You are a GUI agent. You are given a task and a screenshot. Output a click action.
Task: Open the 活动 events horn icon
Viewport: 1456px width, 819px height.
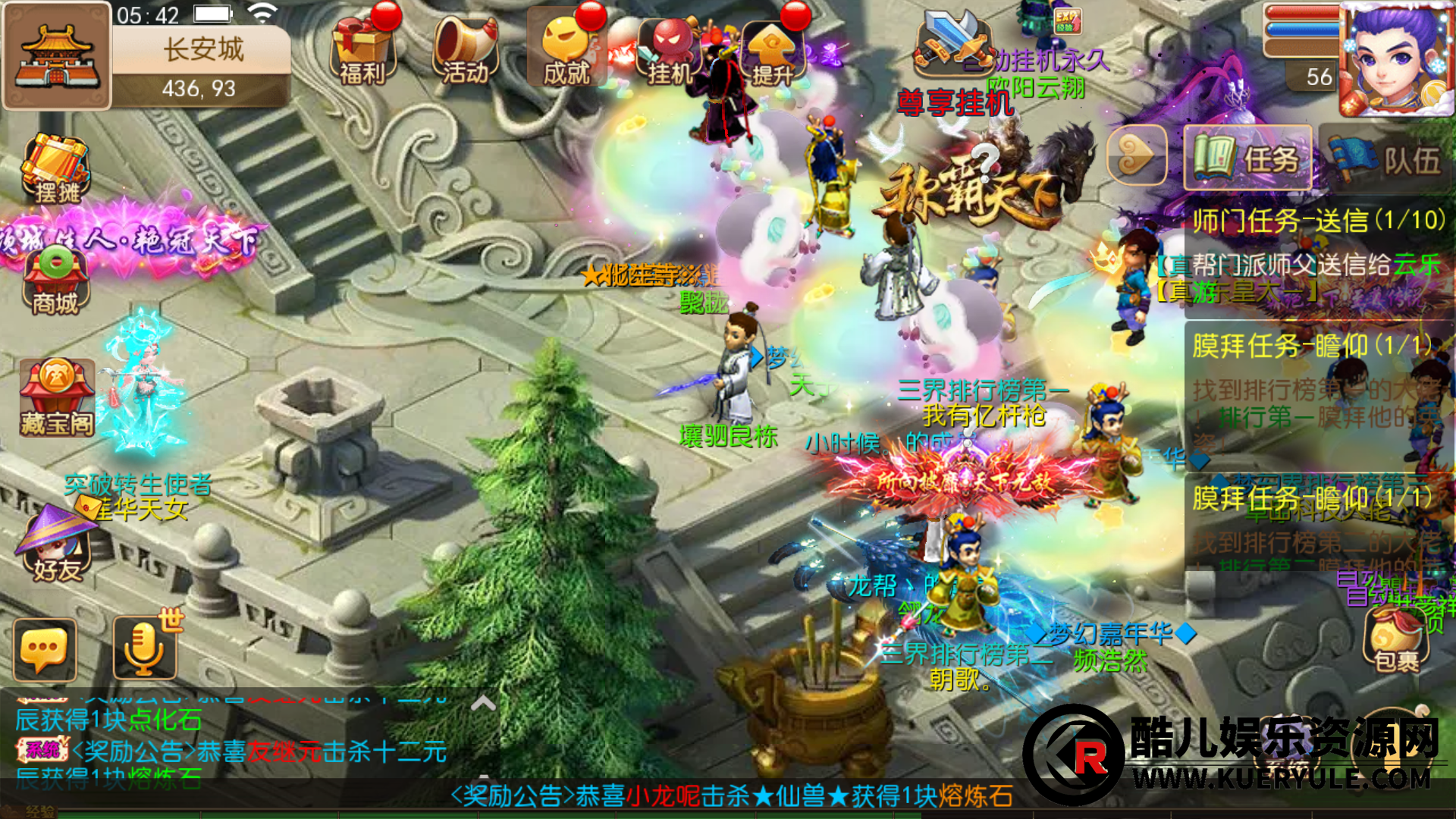(466, 50)
